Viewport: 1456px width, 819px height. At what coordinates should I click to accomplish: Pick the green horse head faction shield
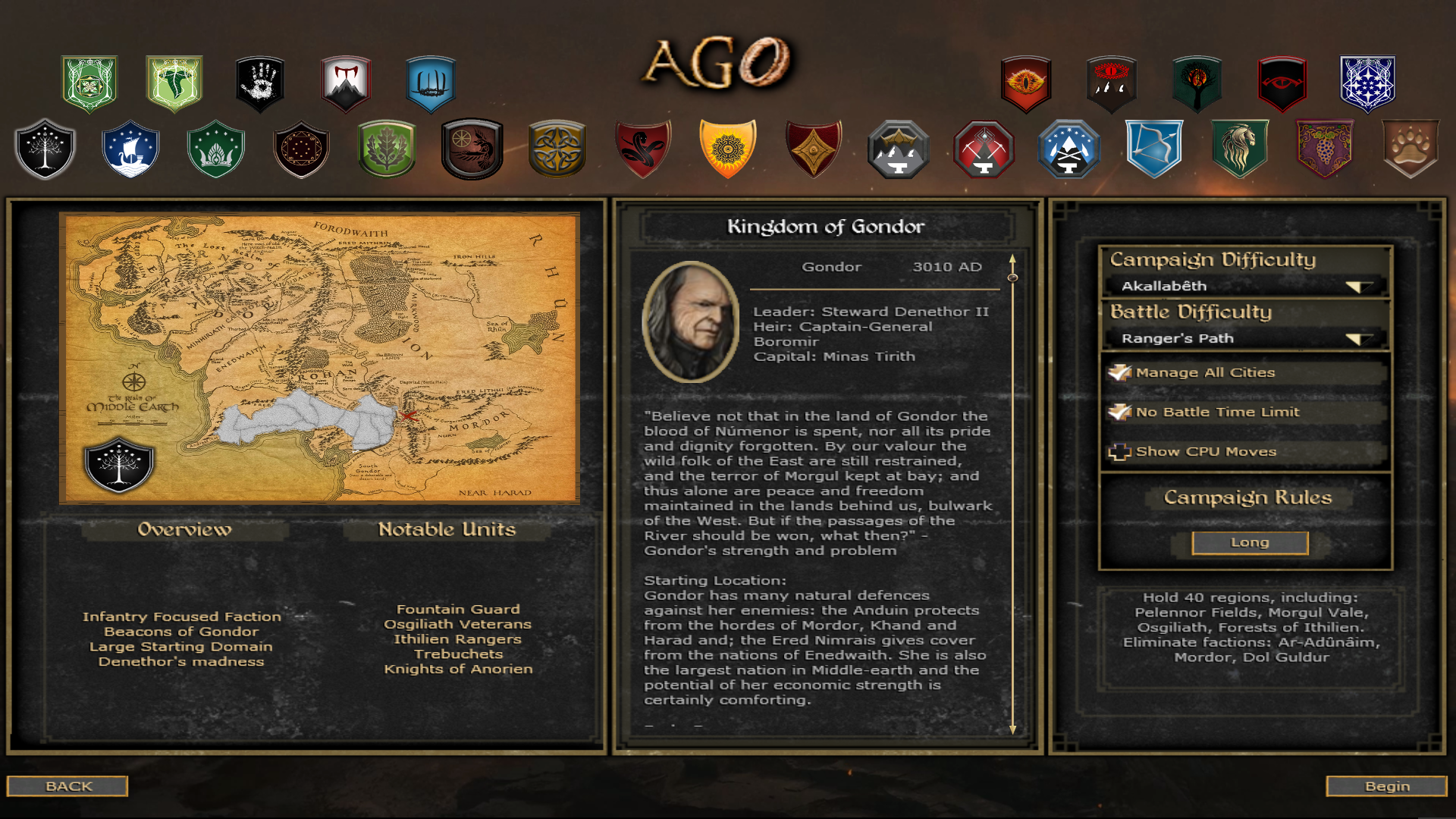(1240, 149)
